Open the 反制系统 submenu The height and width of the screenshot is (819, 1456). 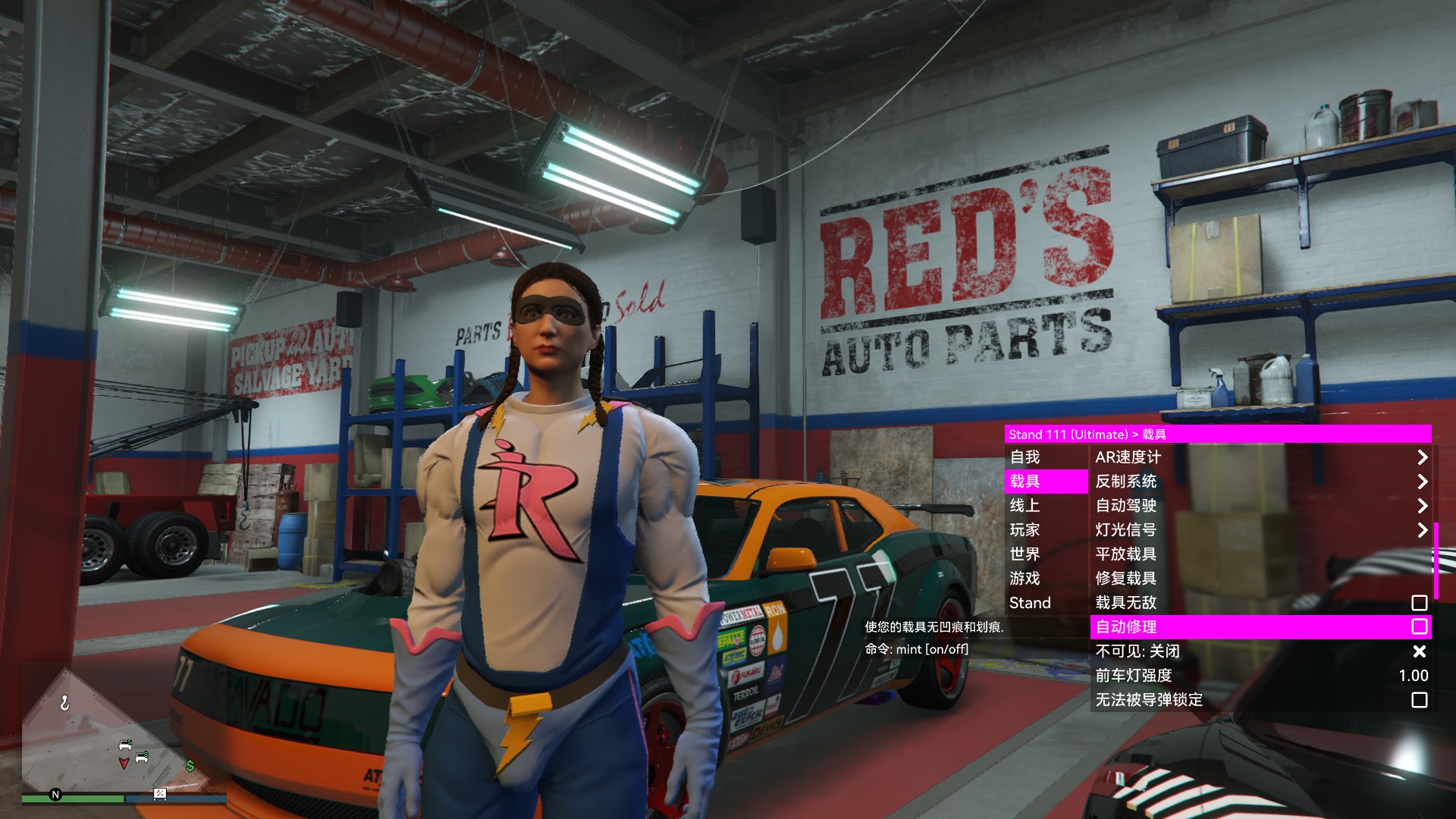(1260, 482)
